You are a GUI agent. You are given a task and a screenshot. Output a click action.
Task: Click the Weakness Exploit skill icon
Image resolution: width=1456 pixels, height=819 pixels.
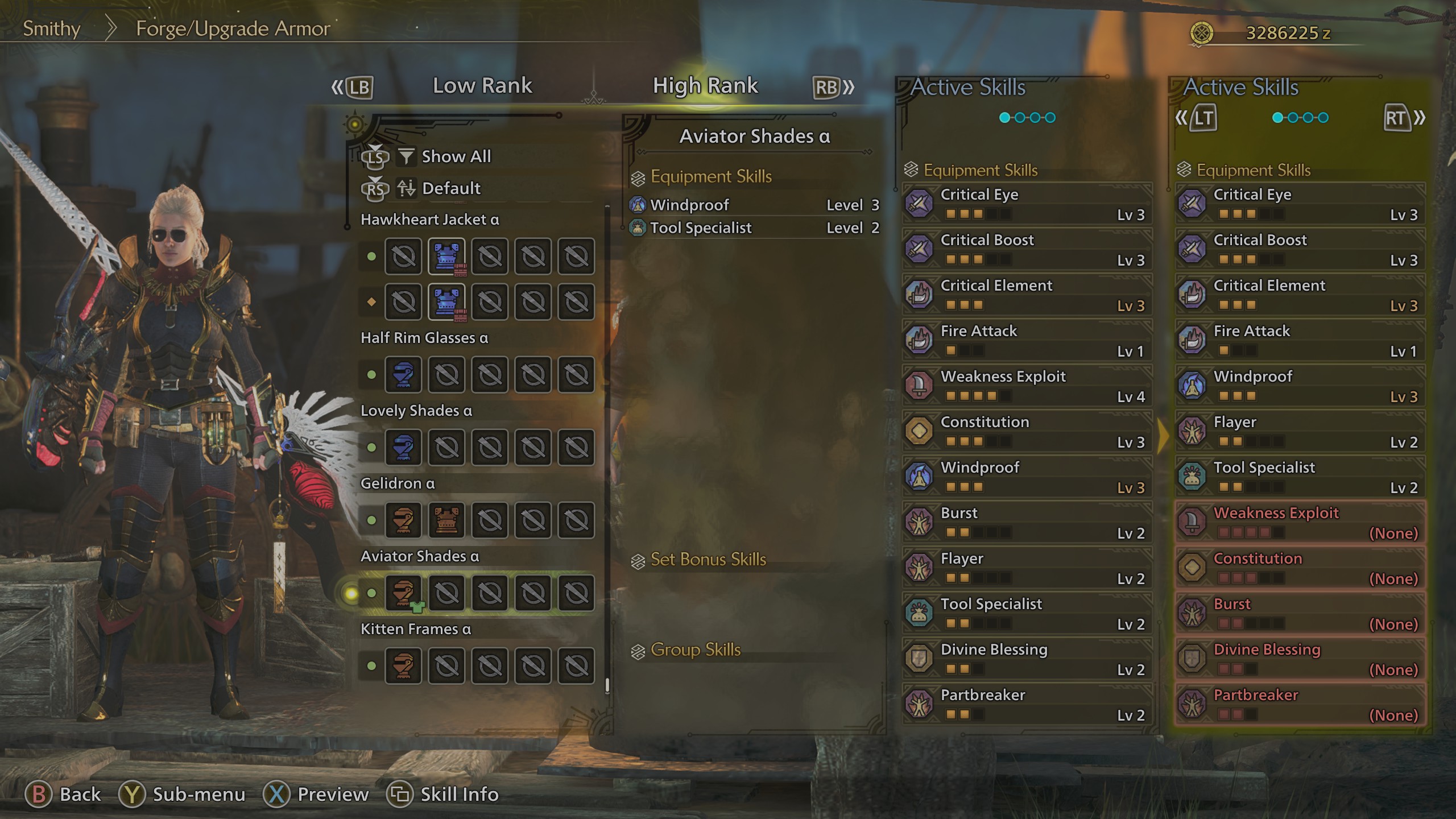(919, 386)
